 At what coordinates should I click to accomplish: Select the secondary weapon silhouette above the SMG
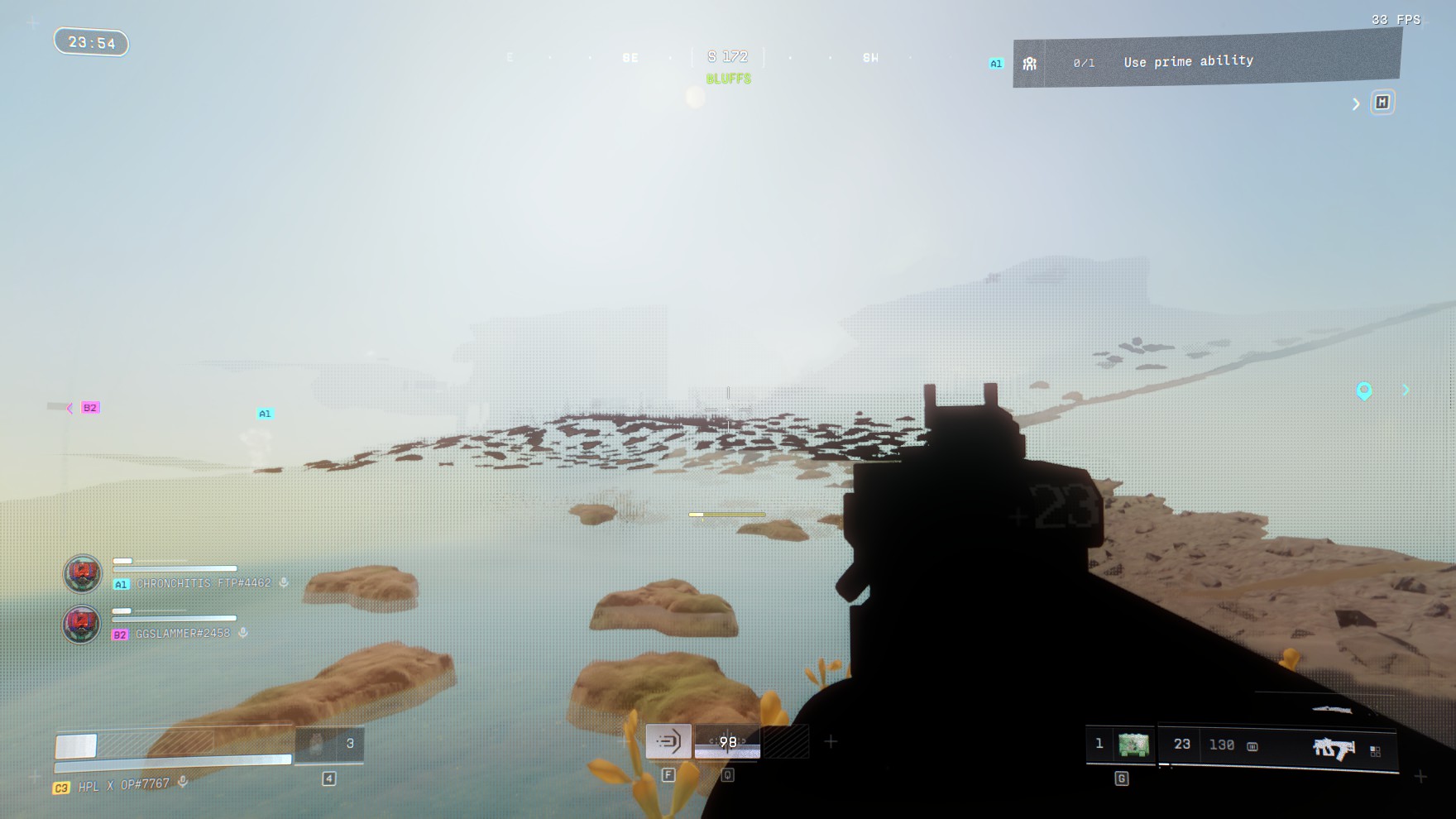click(1332, 710)
